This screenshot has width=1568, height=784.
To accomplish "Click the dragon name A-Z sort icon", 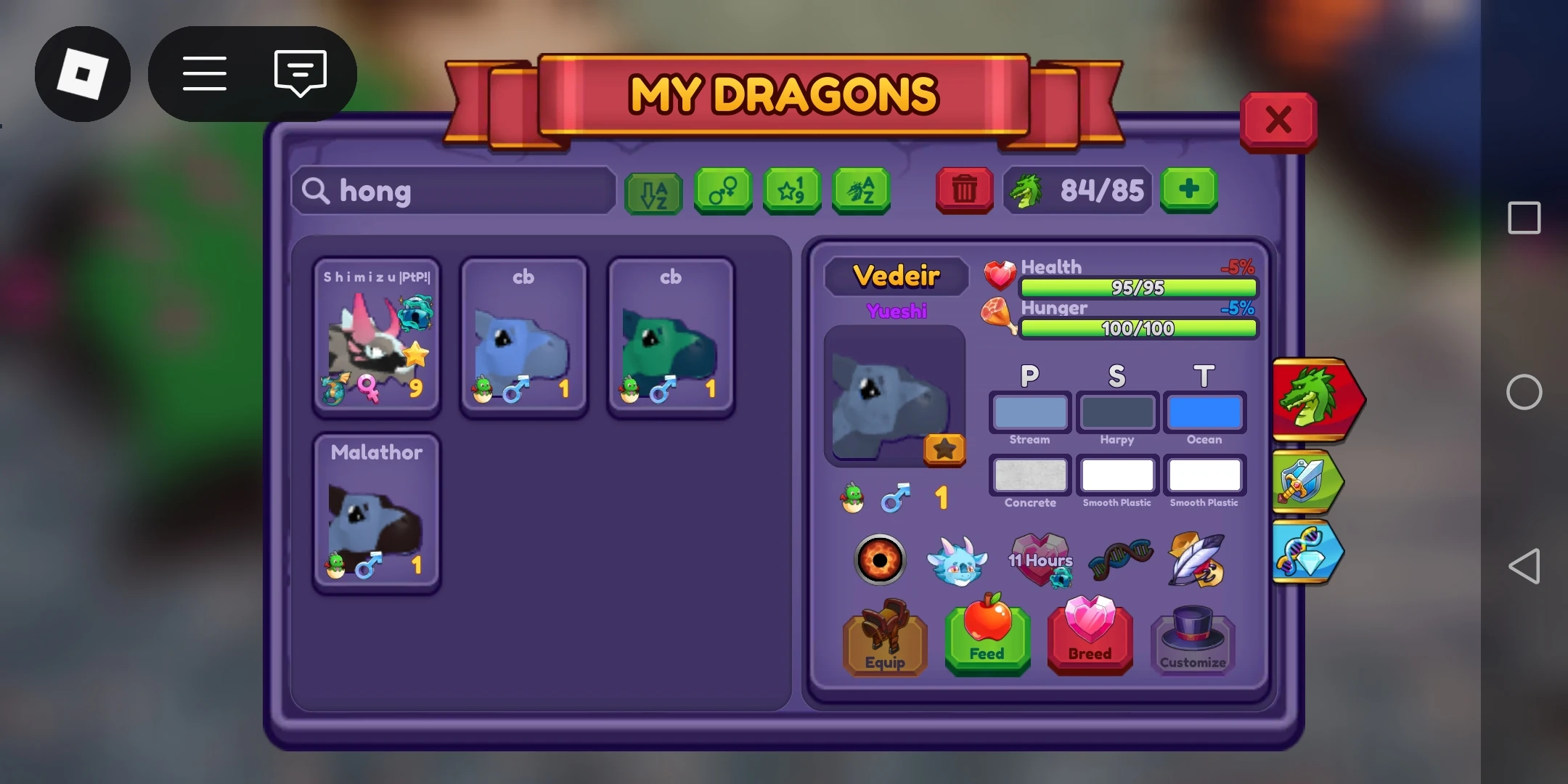I will pos(862,191).
